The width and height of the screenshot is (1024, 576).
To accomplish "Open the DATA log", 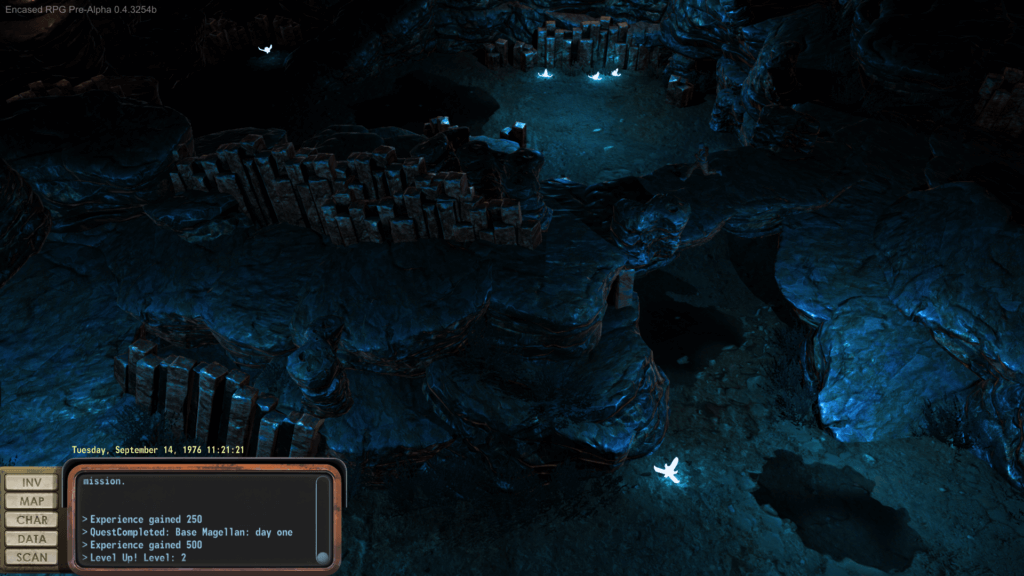I will coord(31,539).
